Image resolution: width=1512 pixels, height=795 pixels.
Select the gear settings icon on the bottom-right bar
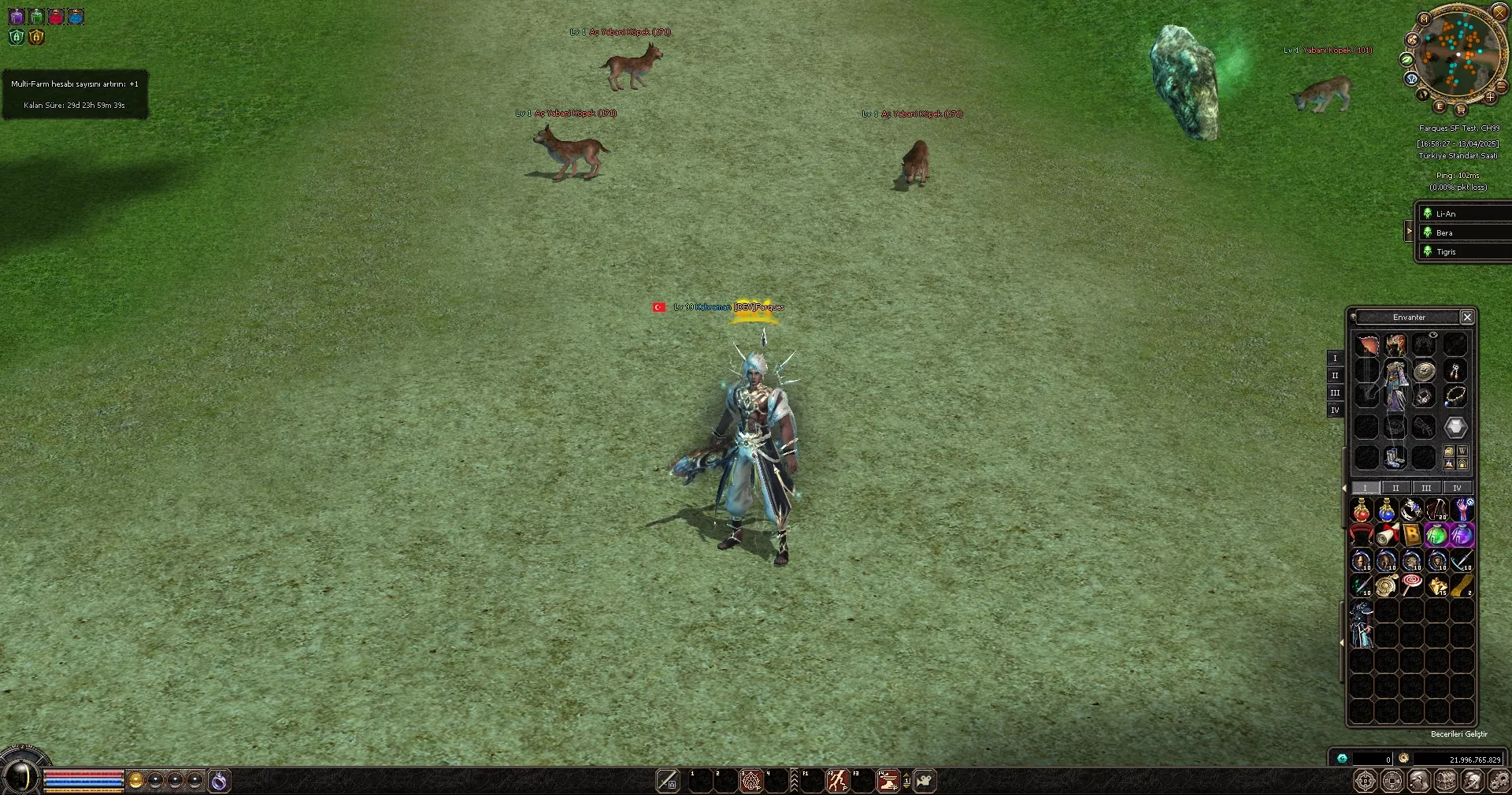coord(1500,781)
